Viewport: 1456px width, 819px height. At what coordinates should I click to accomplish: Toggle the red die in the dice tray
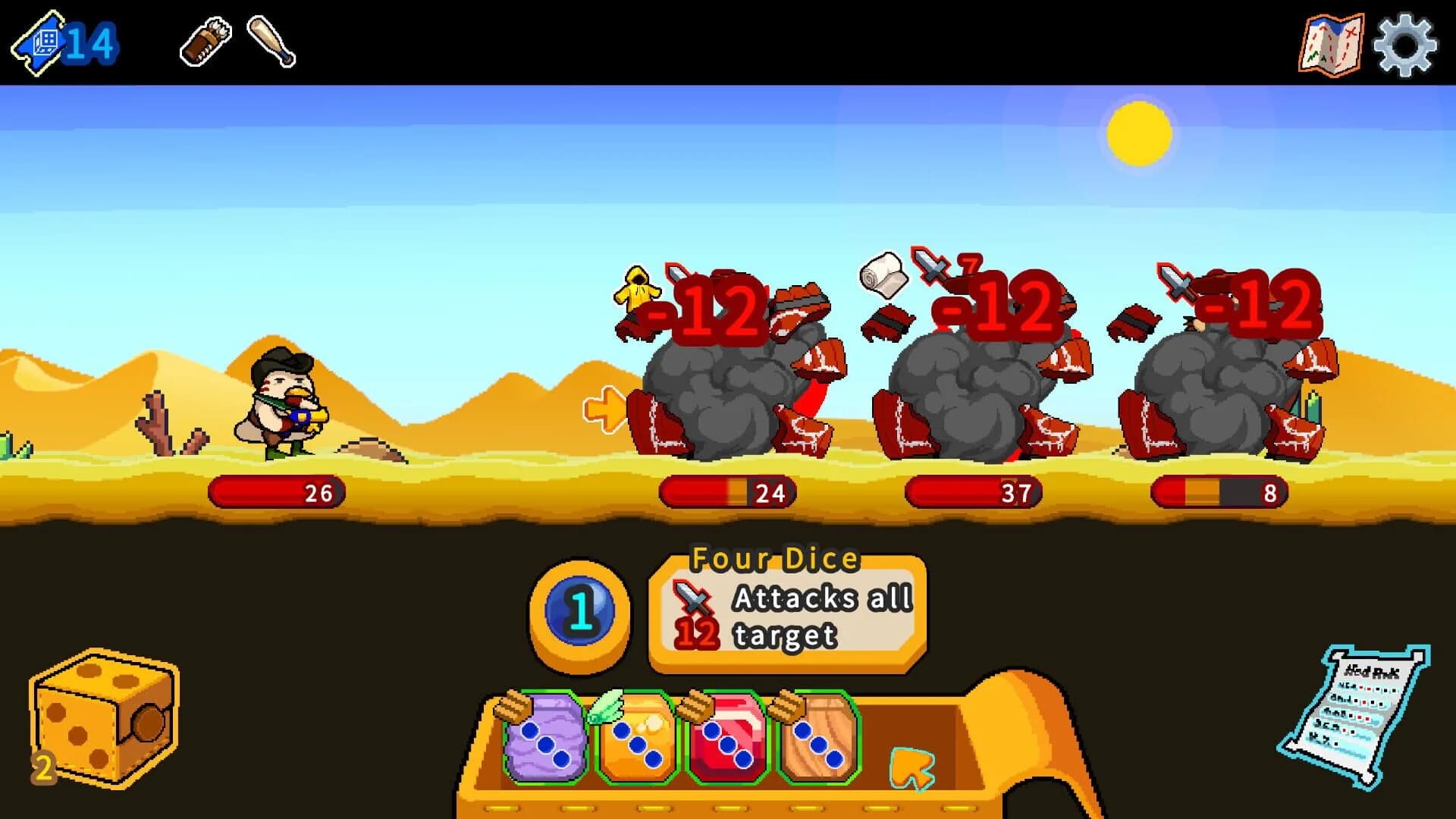coord(726,734)
